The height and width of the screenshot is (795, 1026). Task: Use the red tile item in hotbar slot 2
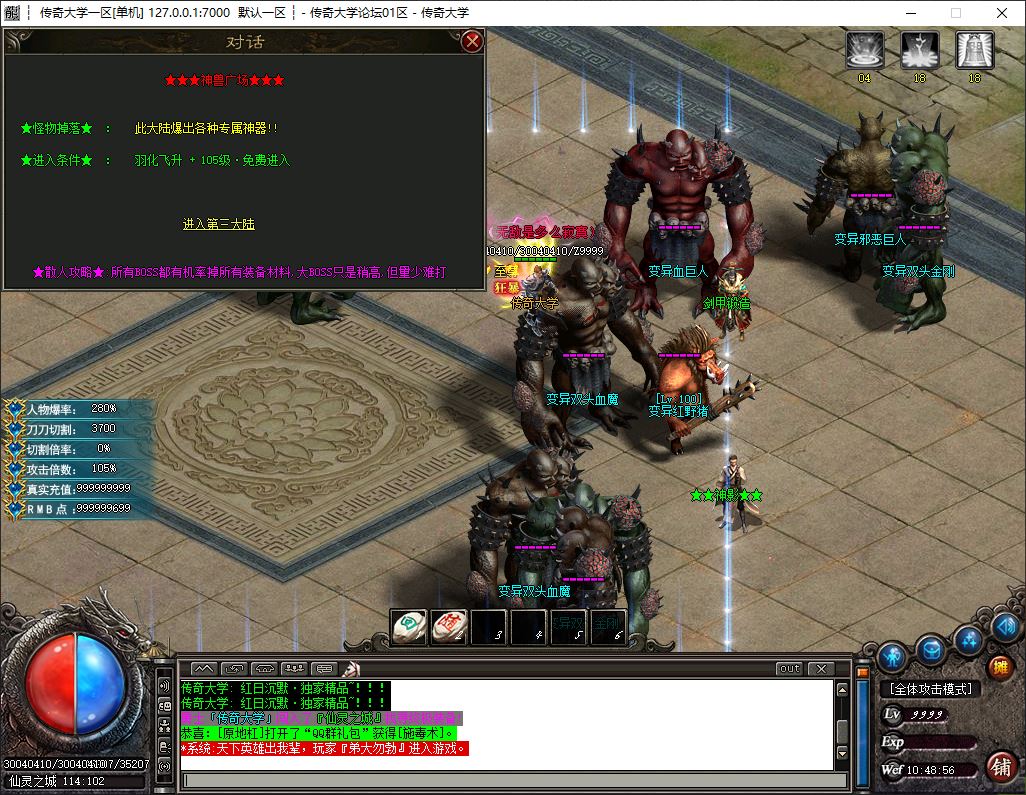[x=449, y=625]
